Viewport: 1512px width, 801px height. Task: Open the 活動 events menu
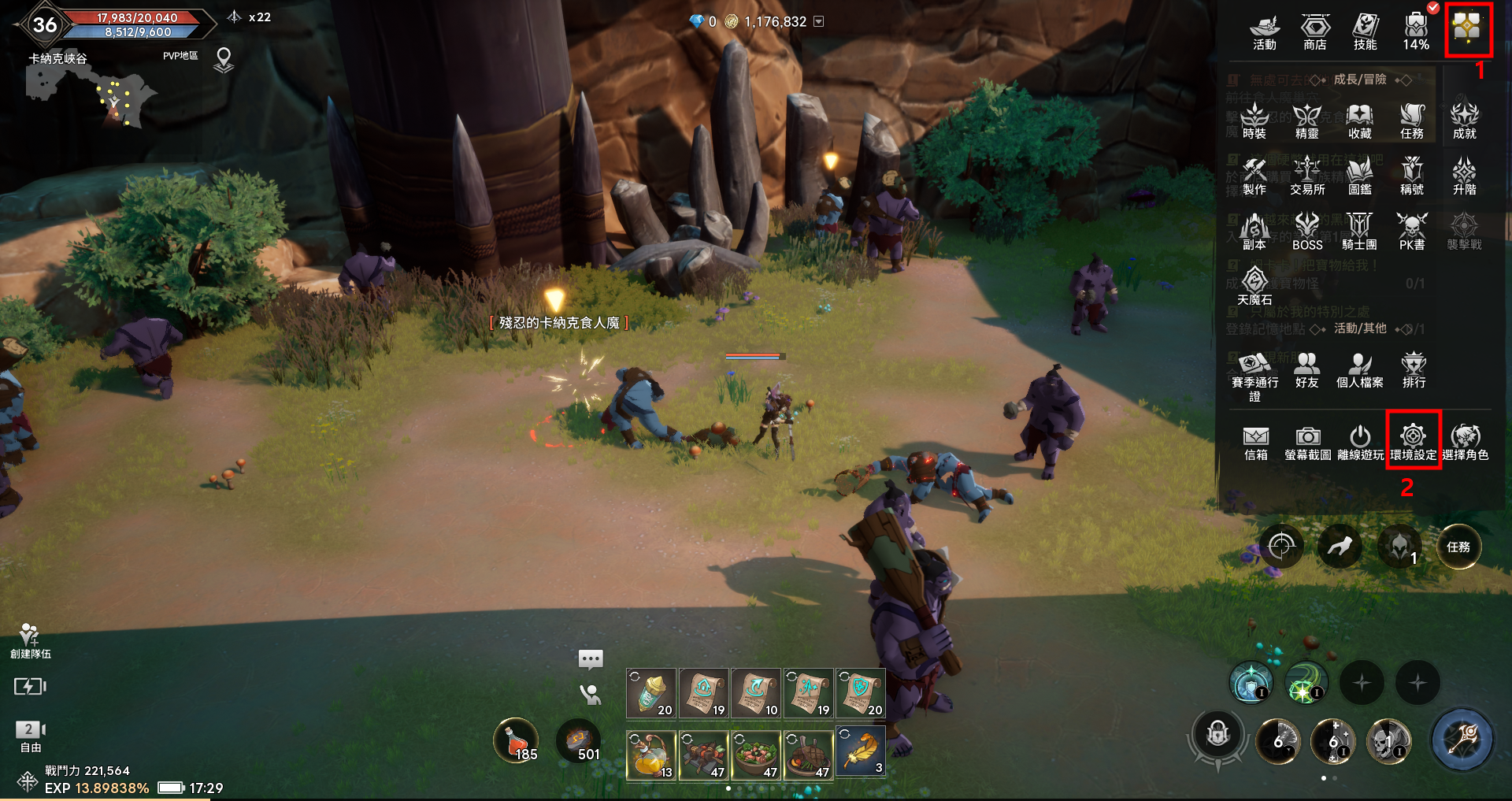click(x=1265, y=32)
